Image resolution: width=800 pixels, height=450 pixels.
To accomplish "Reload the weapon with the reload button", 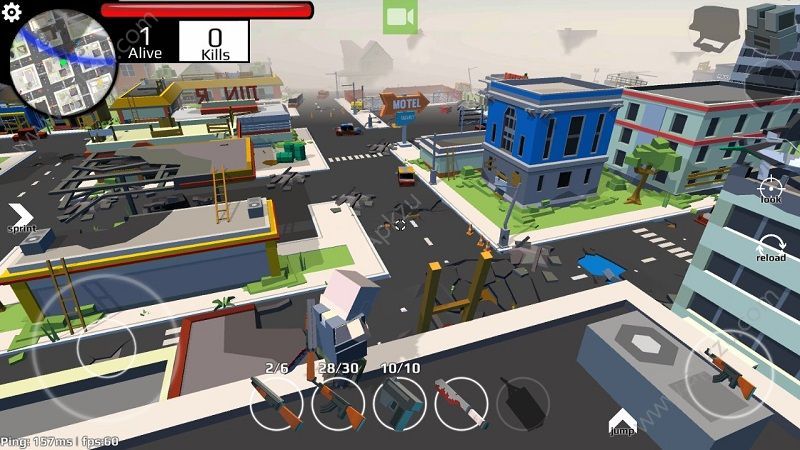I will pos(771,246).
